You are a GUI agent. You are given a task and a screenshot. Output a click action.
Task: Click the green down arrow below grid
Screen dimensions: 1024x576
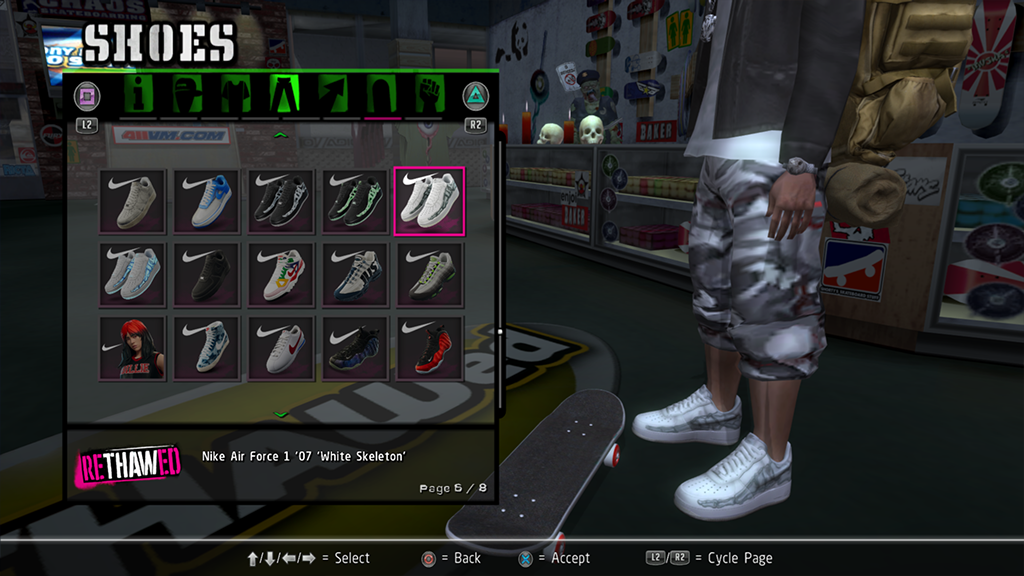click(281, 413)
